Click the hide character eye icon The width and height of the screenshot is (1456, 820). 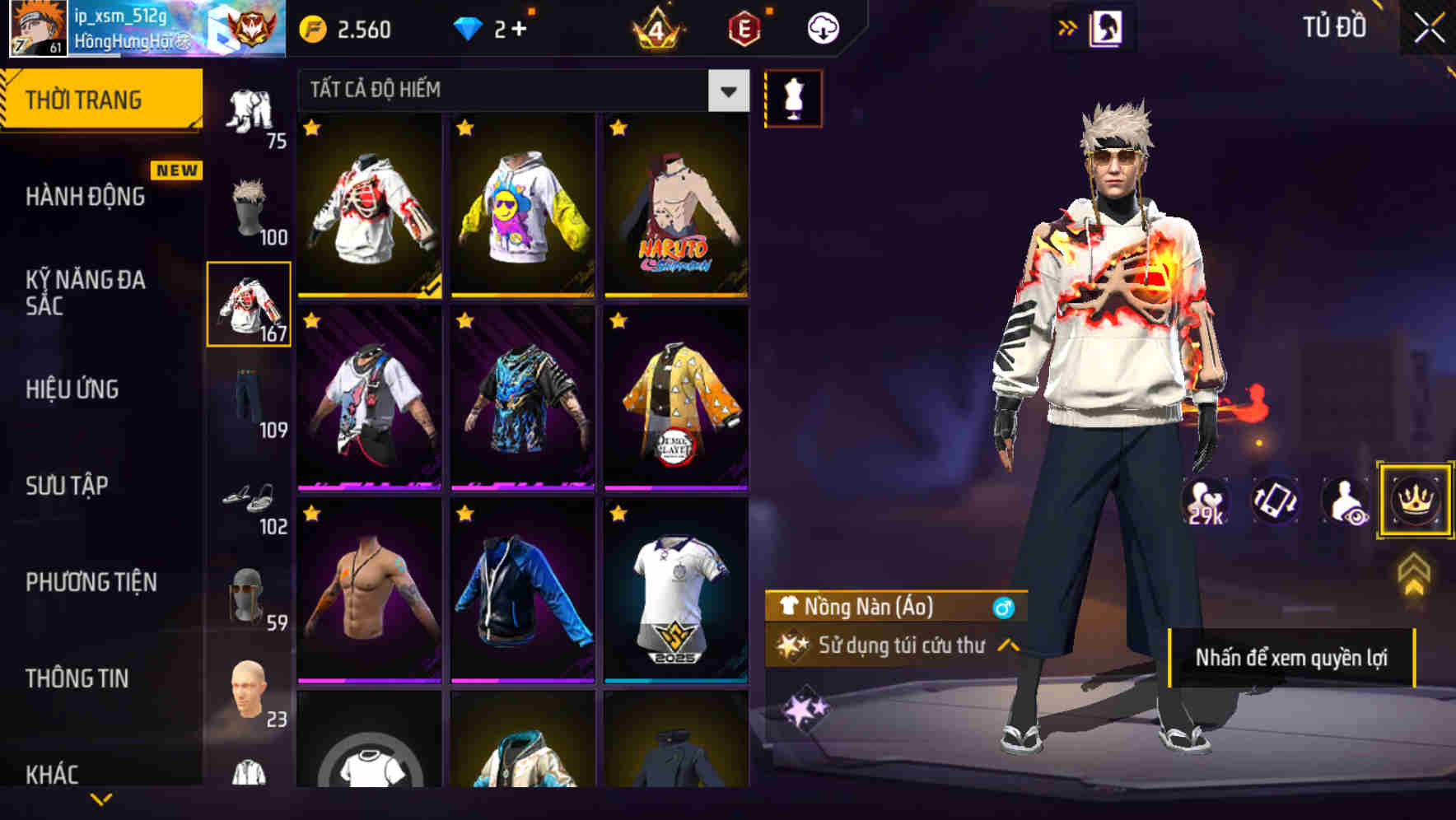pyautogui.click(x=1343, y=501)
